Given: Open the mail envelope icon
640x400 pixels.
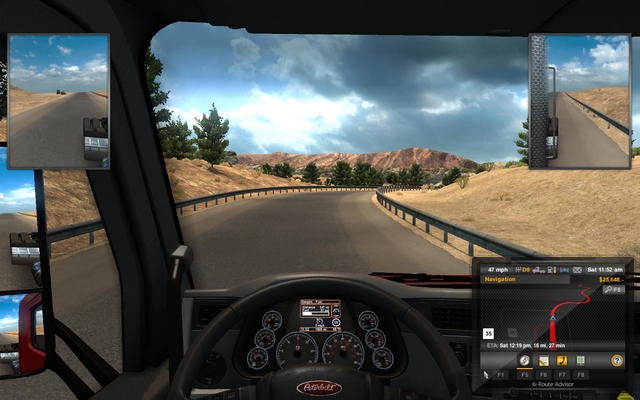Looking at the screenshot, I should [x=577, y=270].
